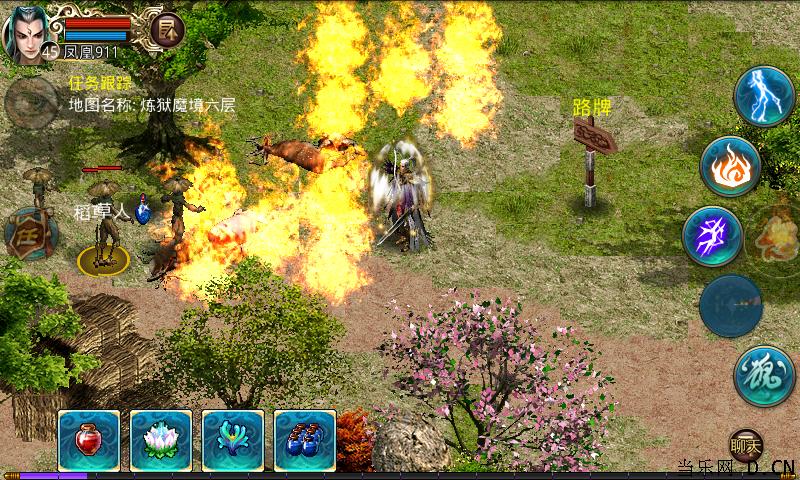This screenshot has height=480, width=800.
Task: Activate the lightning bolt skill
Action: point(763,97)
